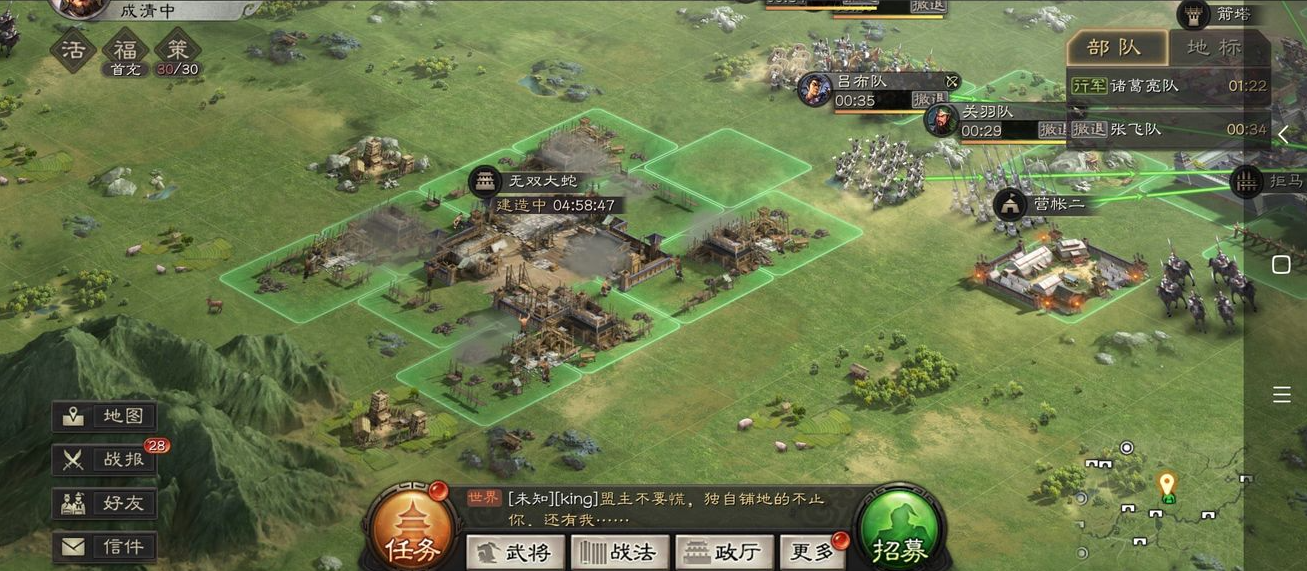1307x571 pixels.
Task: Open the 武将 generals menu
Action: click(x=516, y=552)
